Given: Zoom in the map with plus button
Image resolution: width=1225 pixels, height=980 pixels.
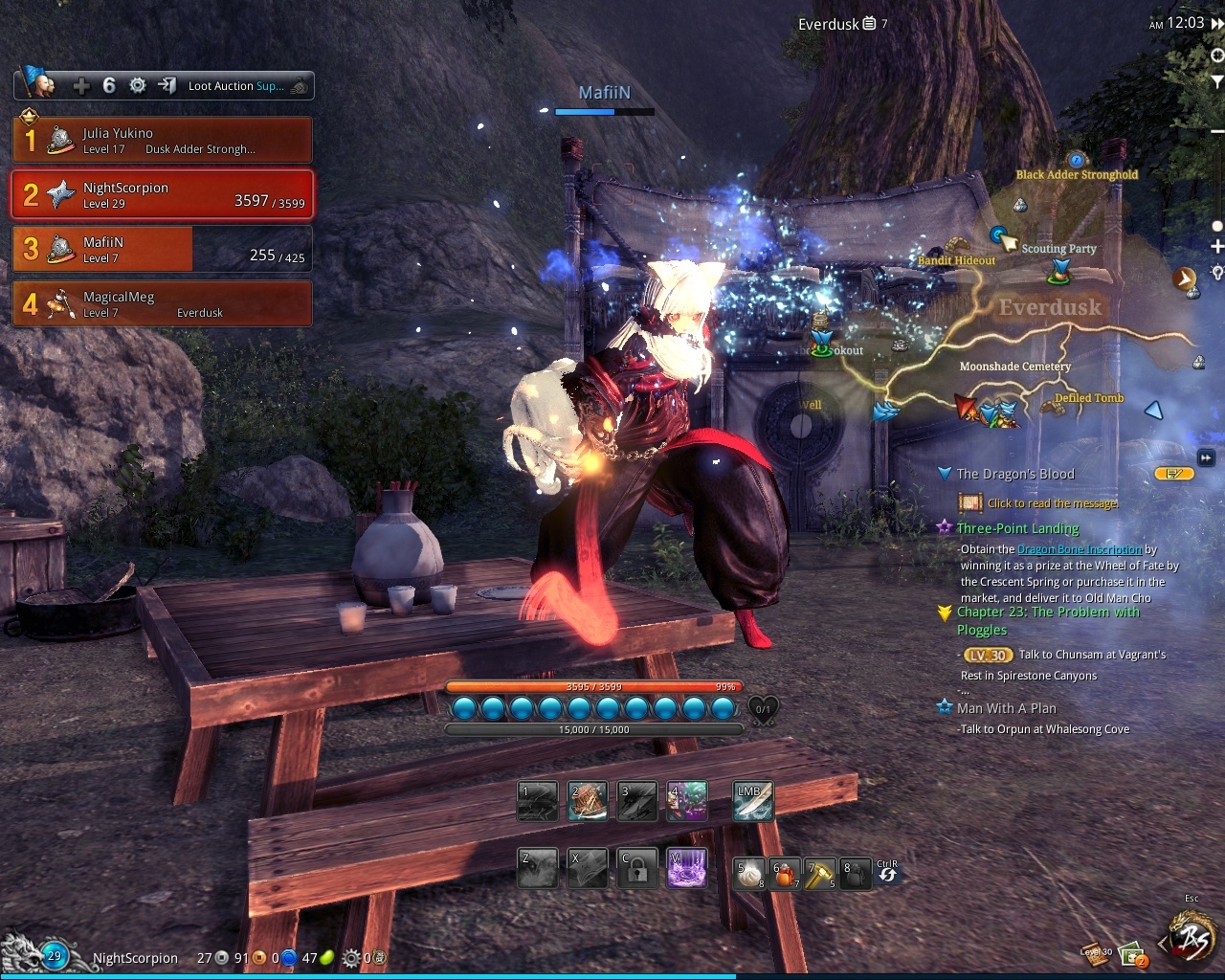Looking at the screenshot, I should pyautogui.click(x=1216, y=247).
